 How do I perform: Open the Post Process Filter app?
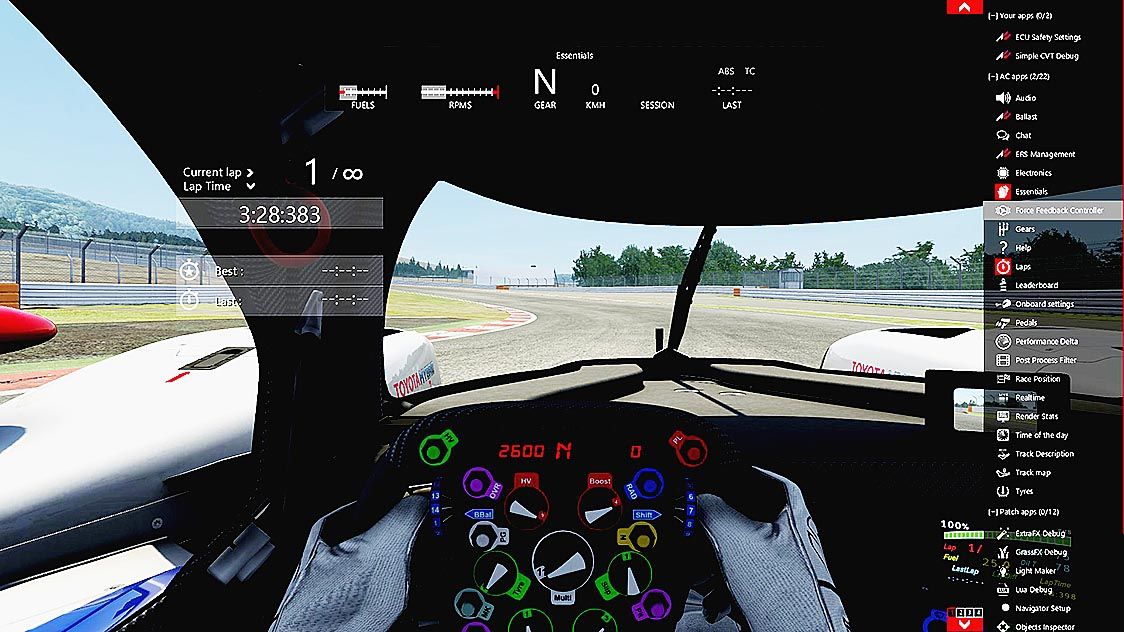tap(1045, 360)
